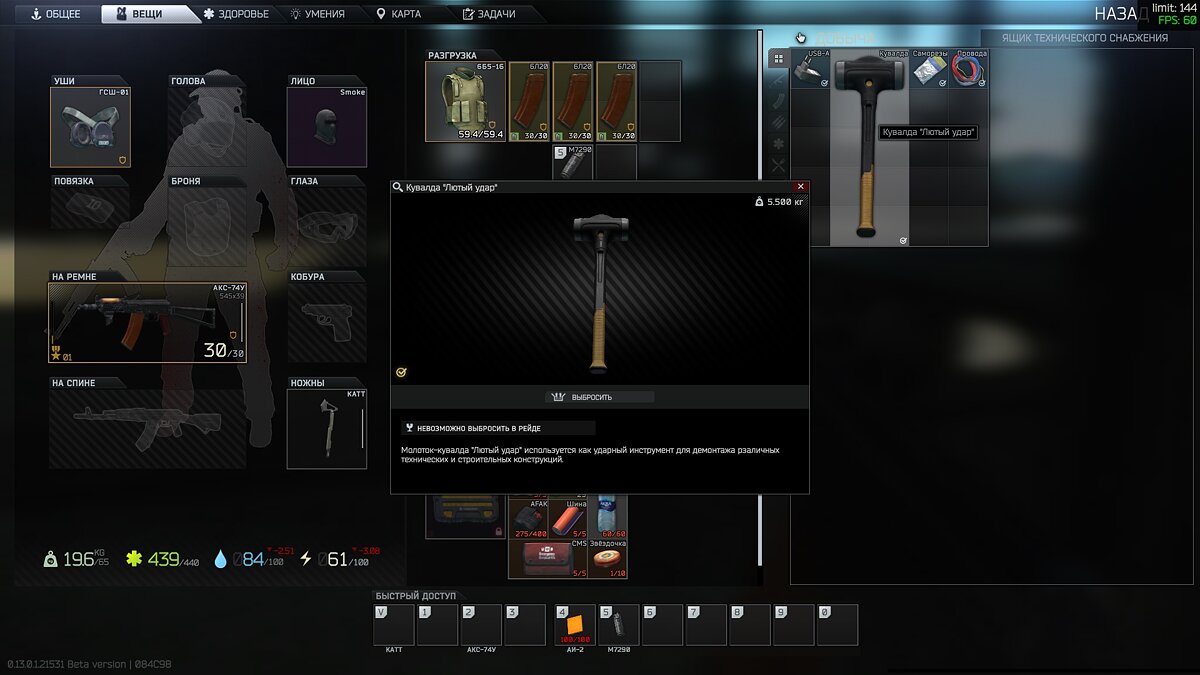Choose the Провода wires in the loot container
The image size is (1200, 675).
tap(968, 69)
